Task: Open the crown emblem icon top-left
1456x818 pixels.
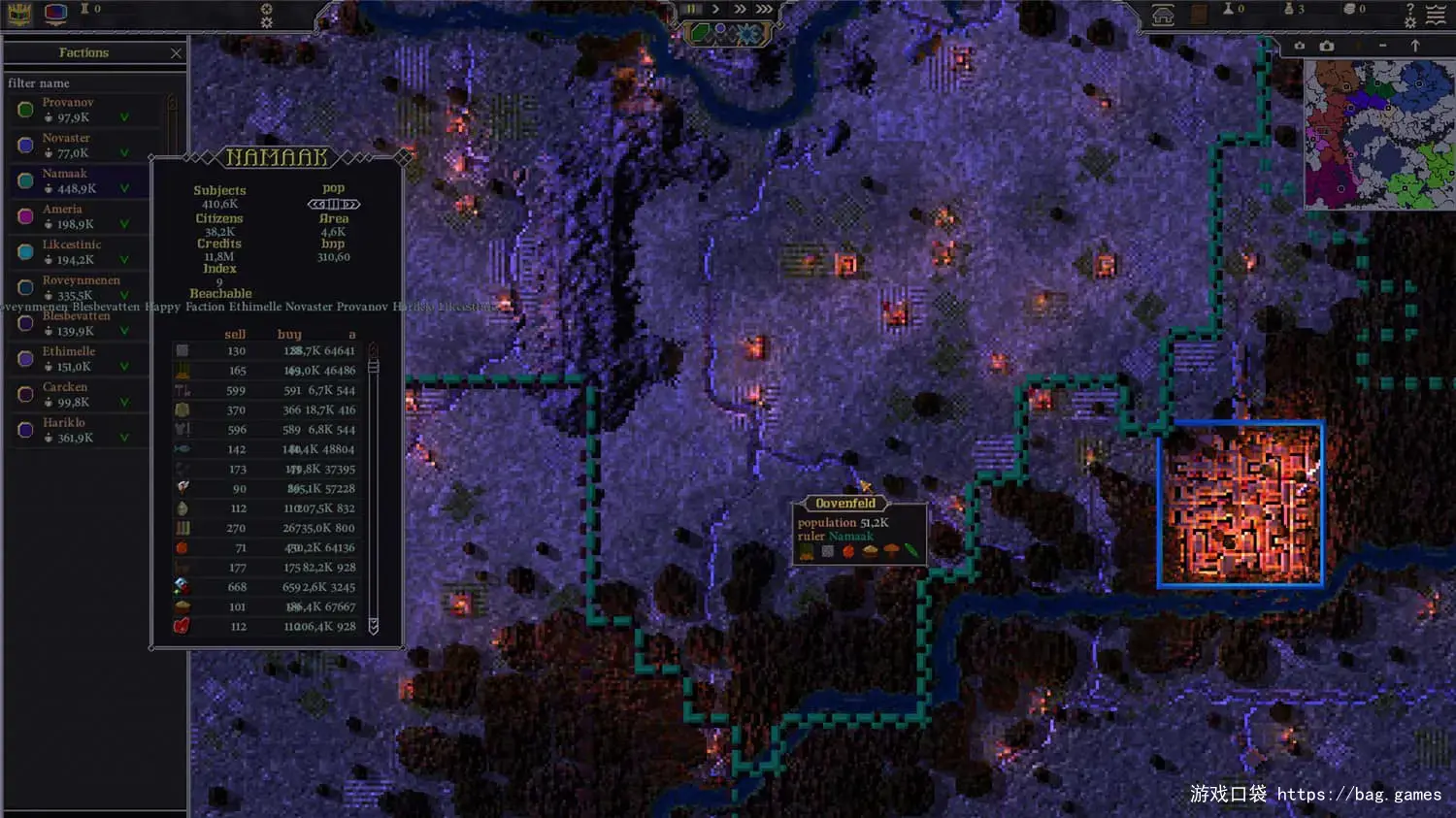Action: (x=19, y=14)
